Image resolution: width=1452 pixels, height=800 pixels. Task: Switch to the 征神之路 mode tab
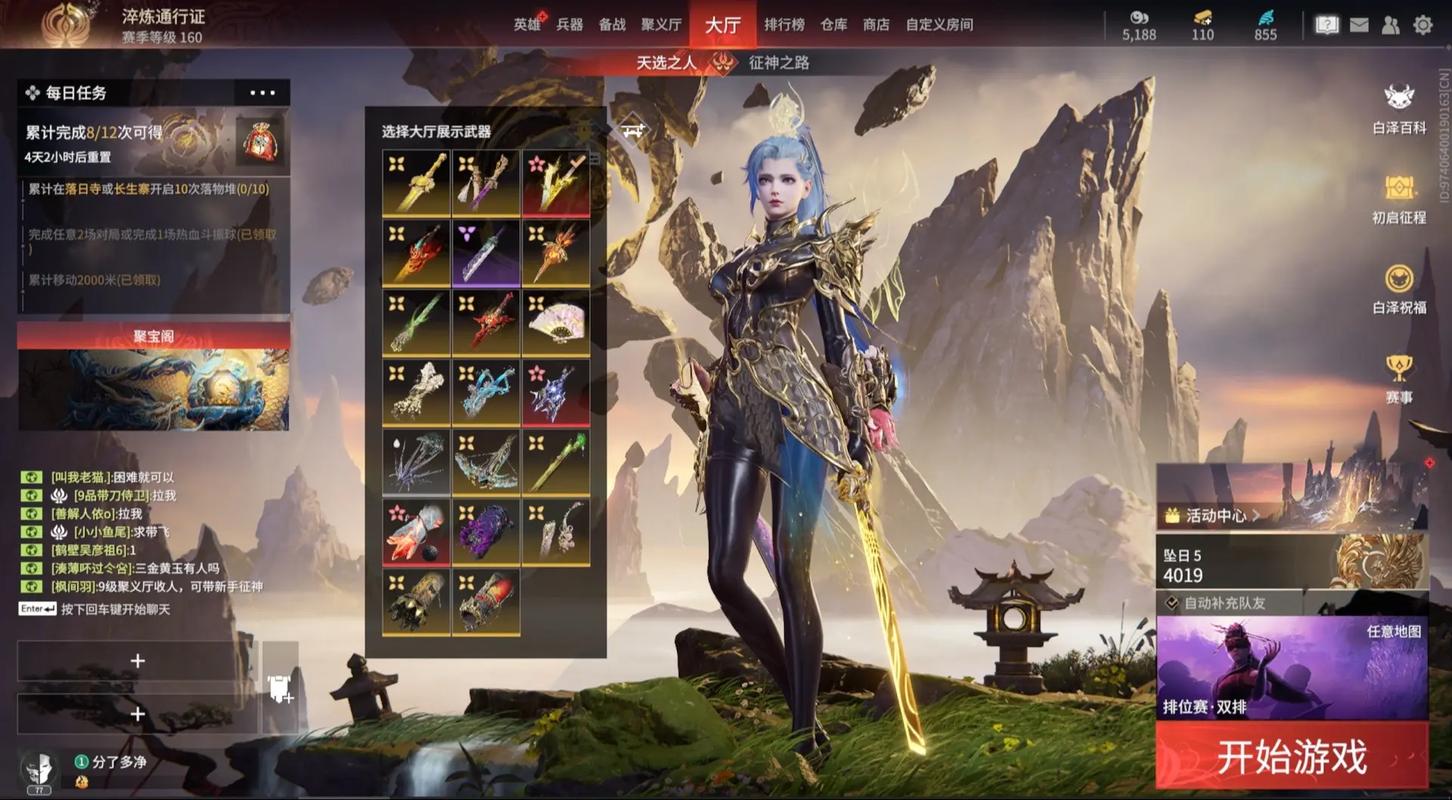click(x=779, y=62)
